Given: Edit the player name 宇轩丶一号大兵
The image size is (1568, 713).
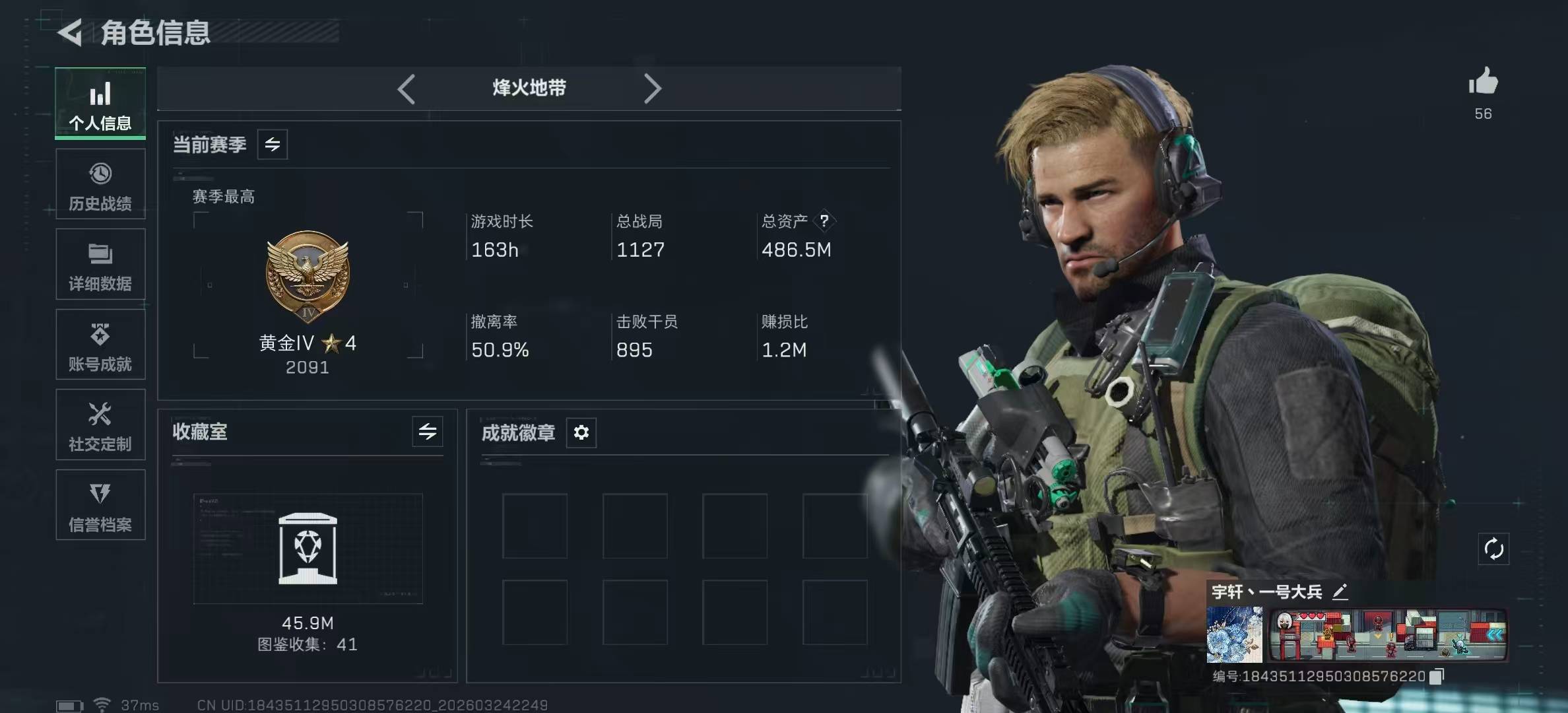Looking at the screenshot, I should coord(1340,592).
